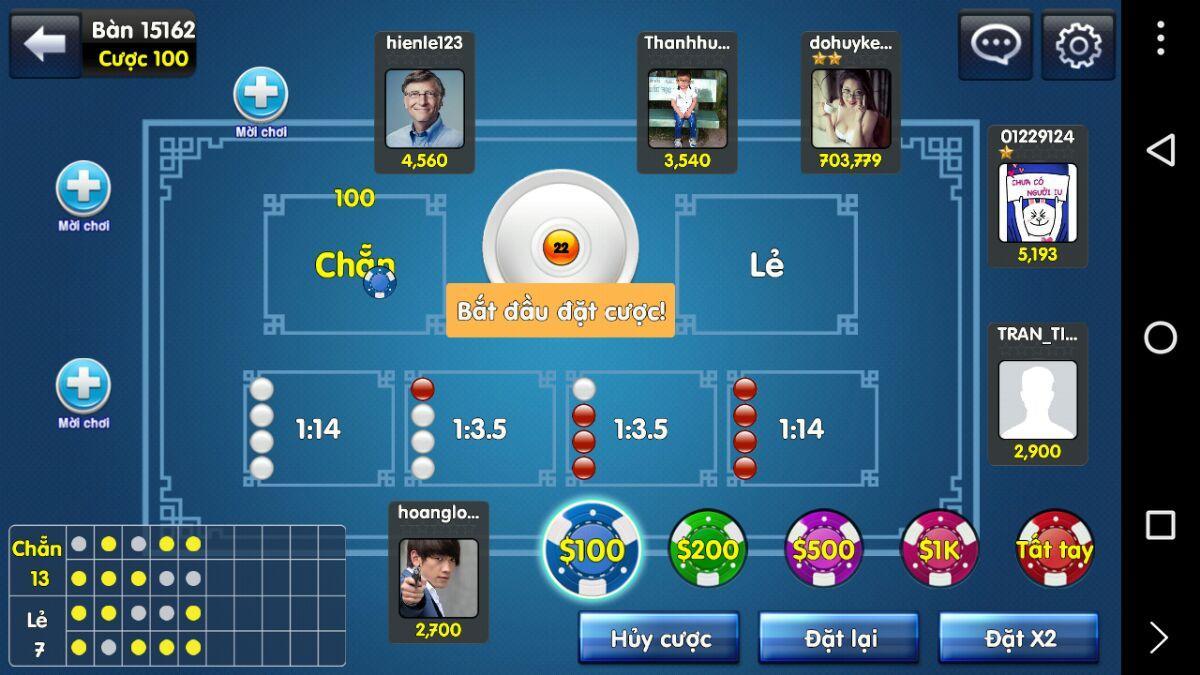View TRAN_TI player's blank avatar
1200x675 pixels.
coord(1037,400)
